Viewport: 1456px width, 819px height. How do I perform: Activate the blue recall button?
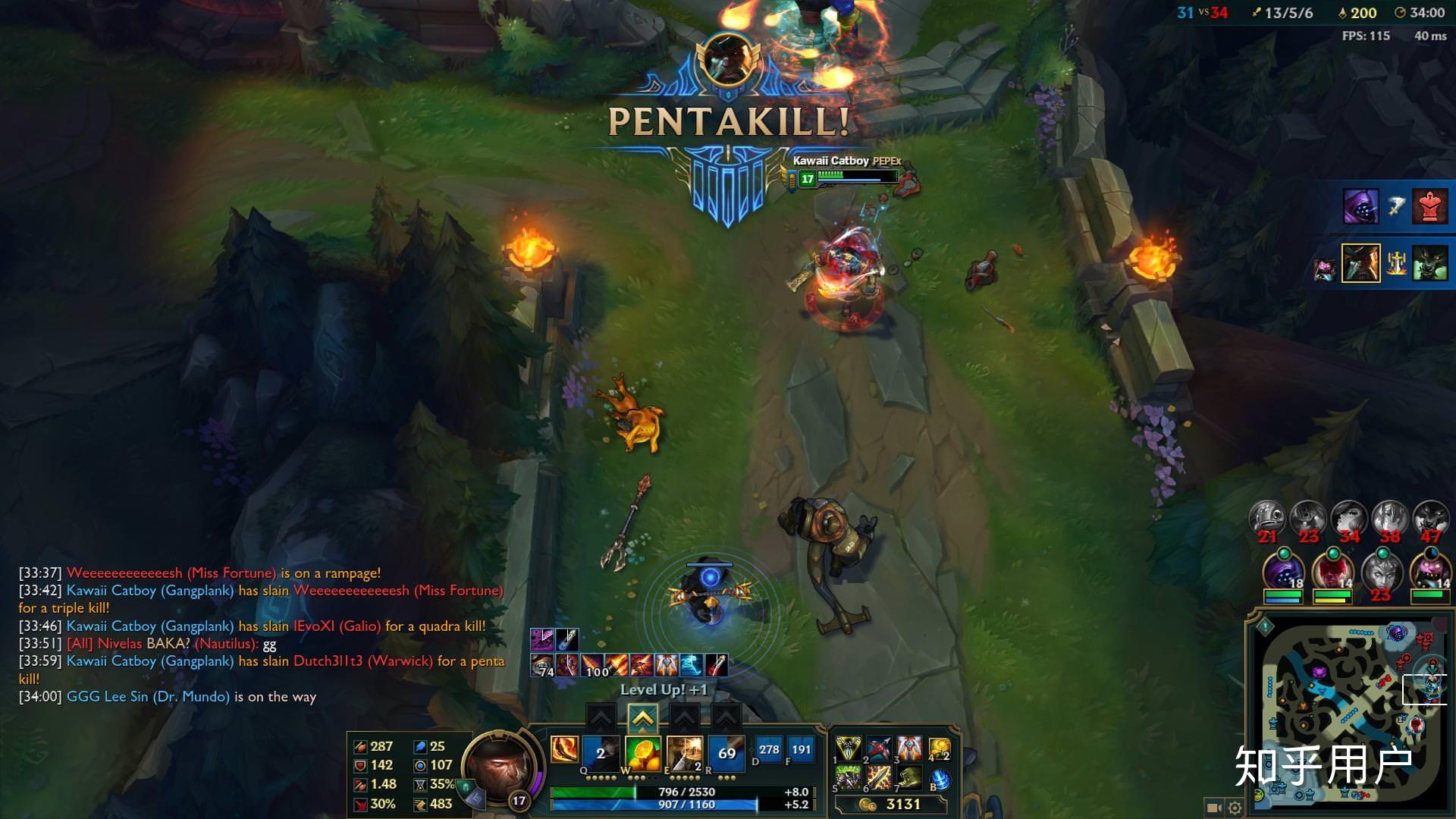[x=940, y=780]
